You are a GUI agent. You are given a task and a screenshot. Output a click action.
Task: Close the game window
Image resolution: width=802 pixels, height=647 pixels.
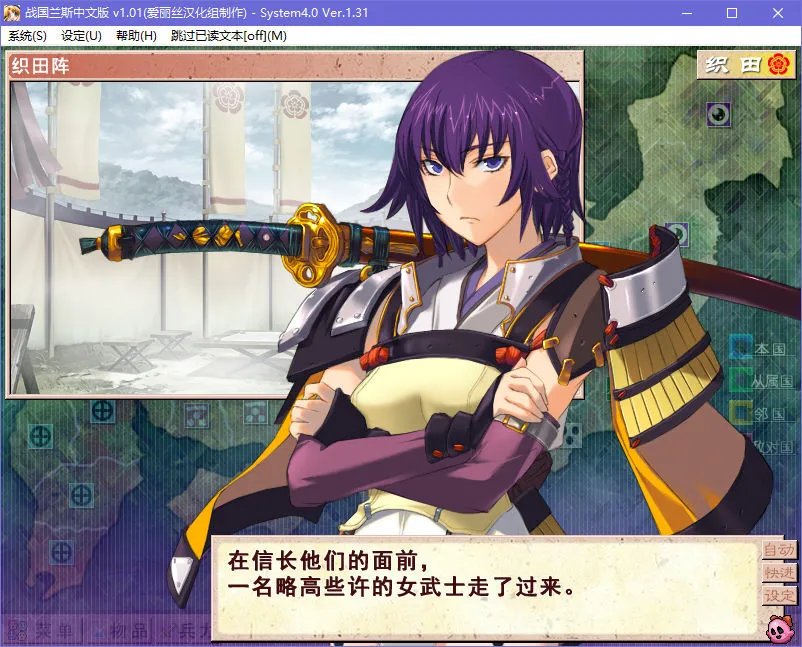coord(778,13)
